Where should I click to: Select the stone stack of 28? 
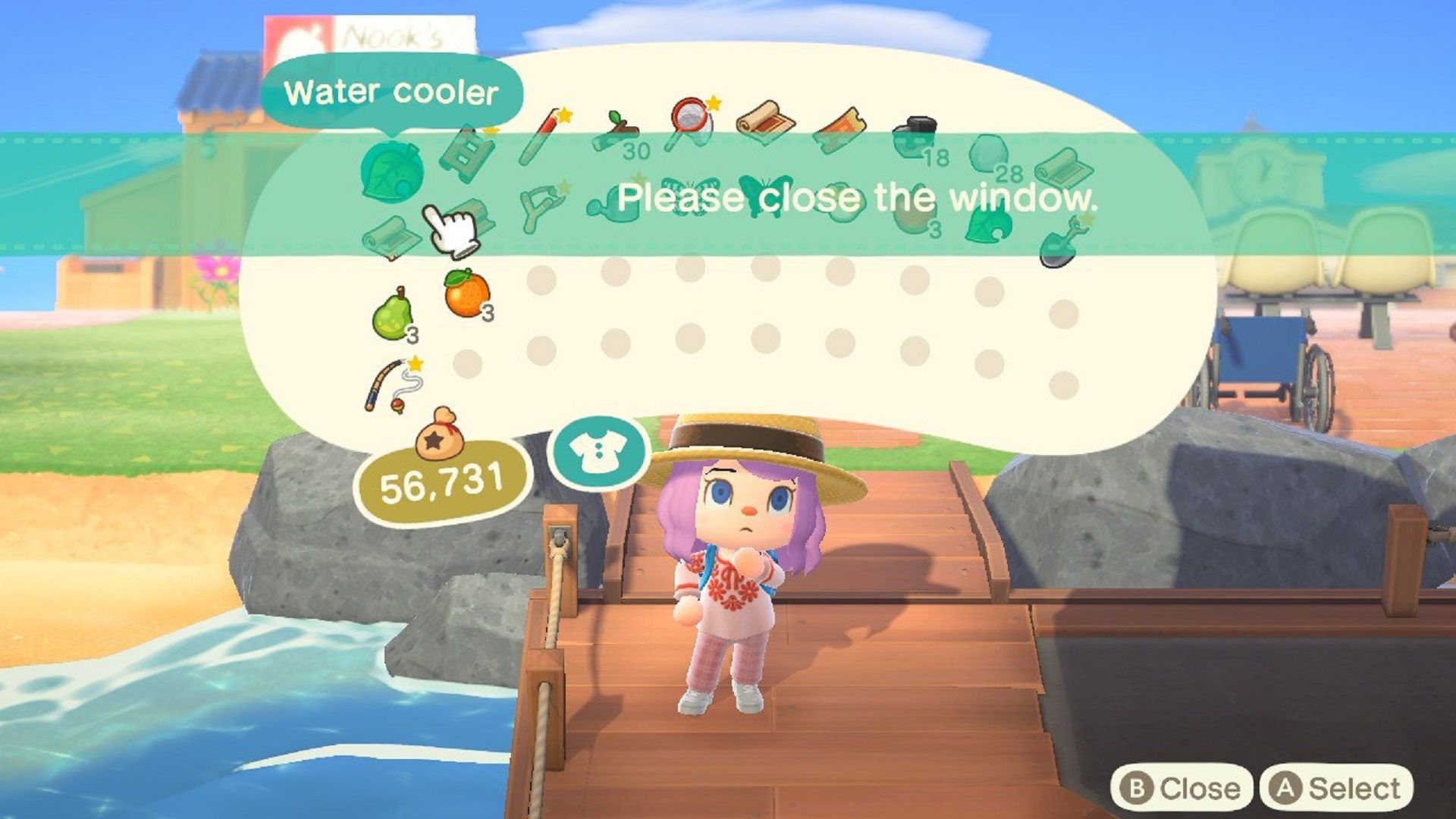pyautogui.click(x=989, y=154)
